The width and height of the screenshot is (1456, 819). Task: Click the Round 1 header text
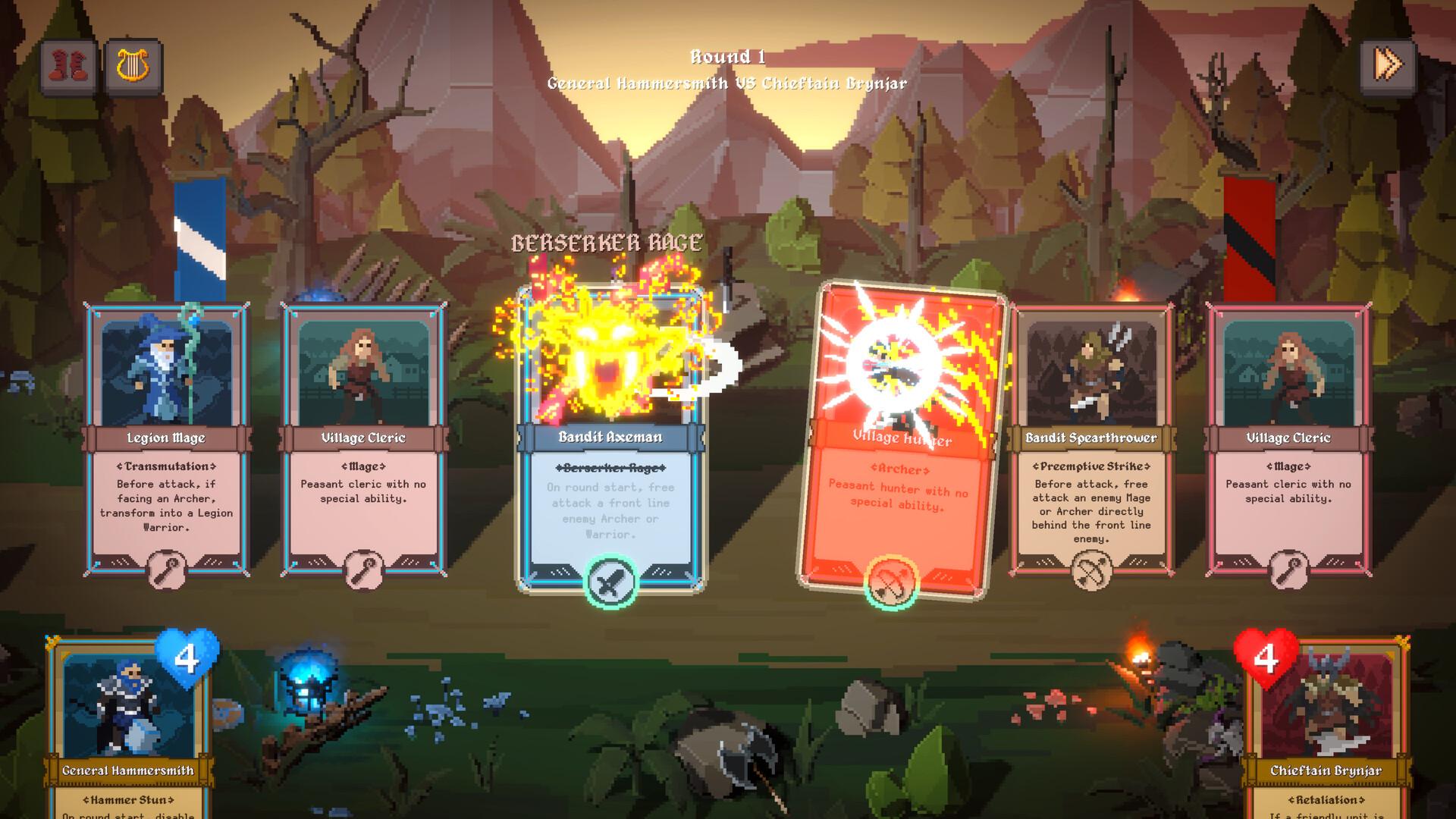pyautogui.click(x=727, y=55)
